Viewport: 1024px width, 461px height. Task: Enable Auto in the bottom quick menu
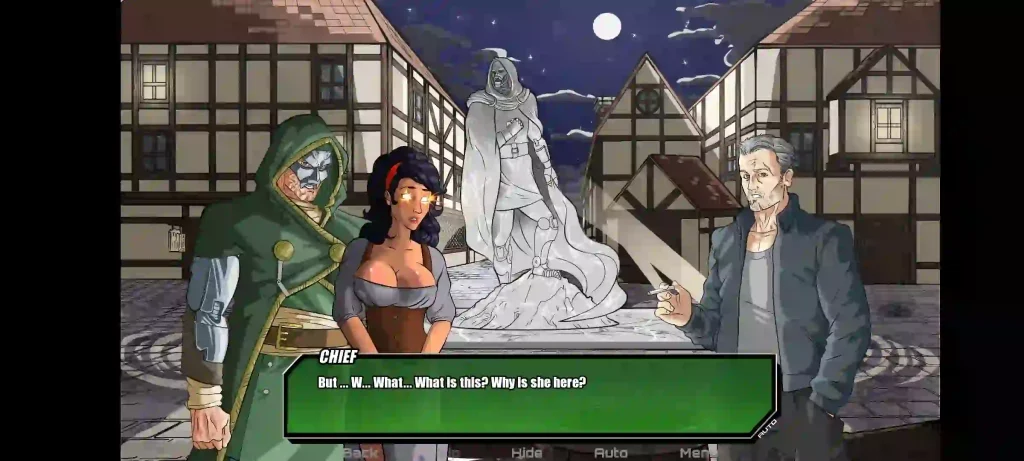(611, 453)
